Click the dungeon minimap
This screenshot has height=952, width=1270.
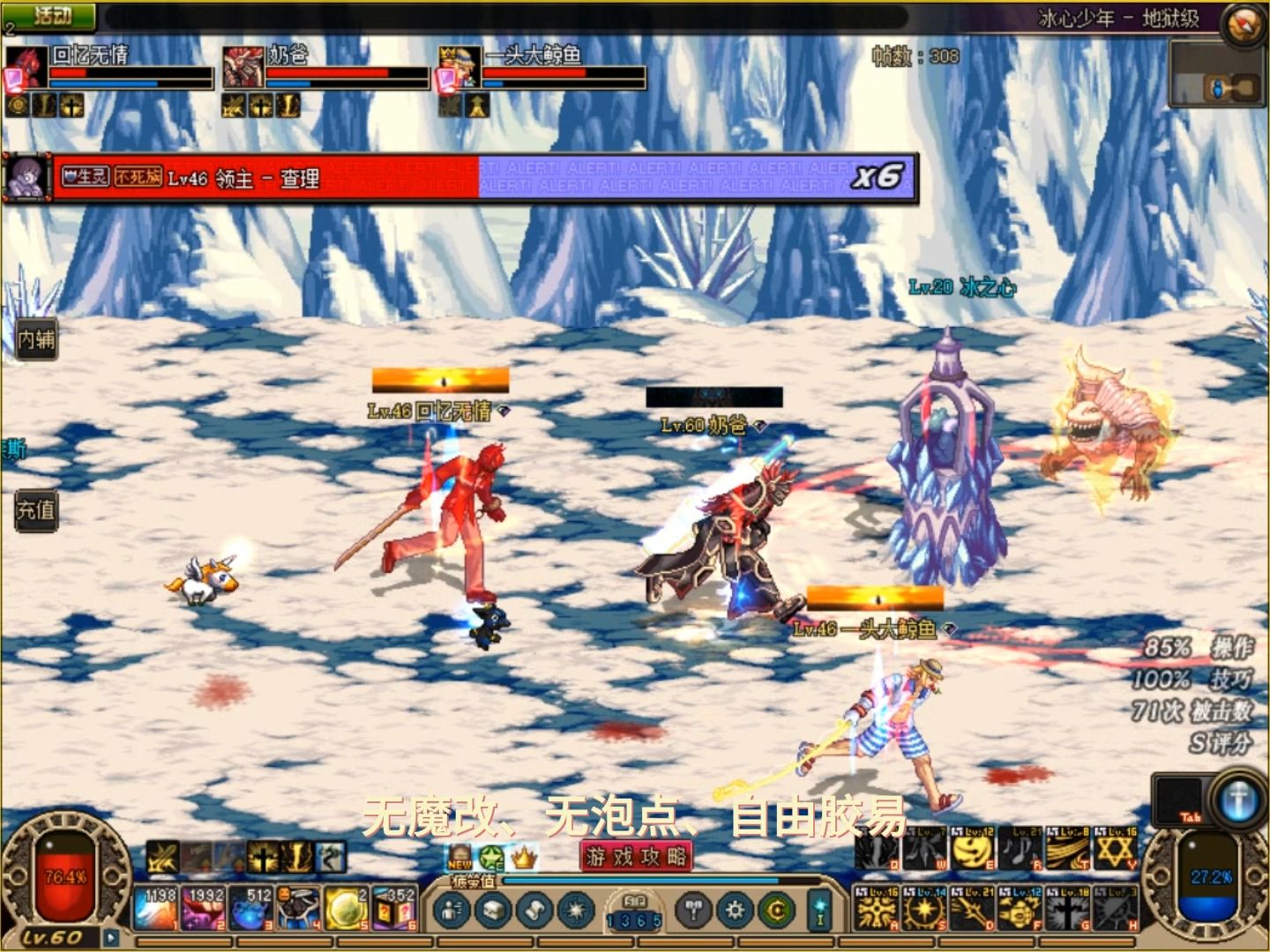coord(1217,78)
